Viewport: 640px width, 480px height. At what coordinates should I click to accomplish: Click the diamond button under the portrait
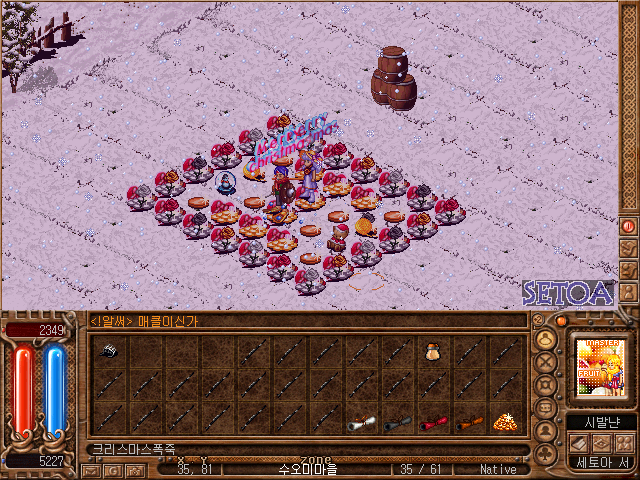click(600, 442)
